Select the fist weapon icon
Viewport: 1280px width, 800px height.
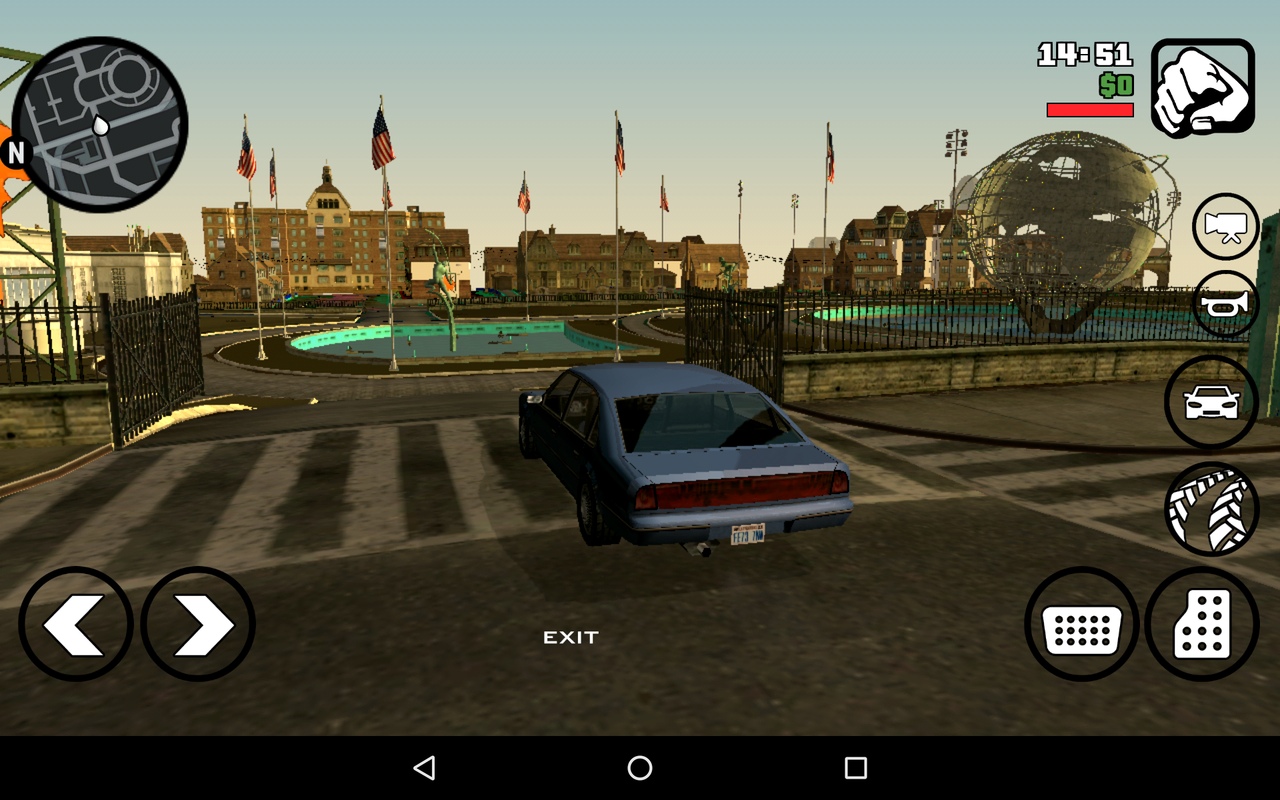click(1202, 88)
